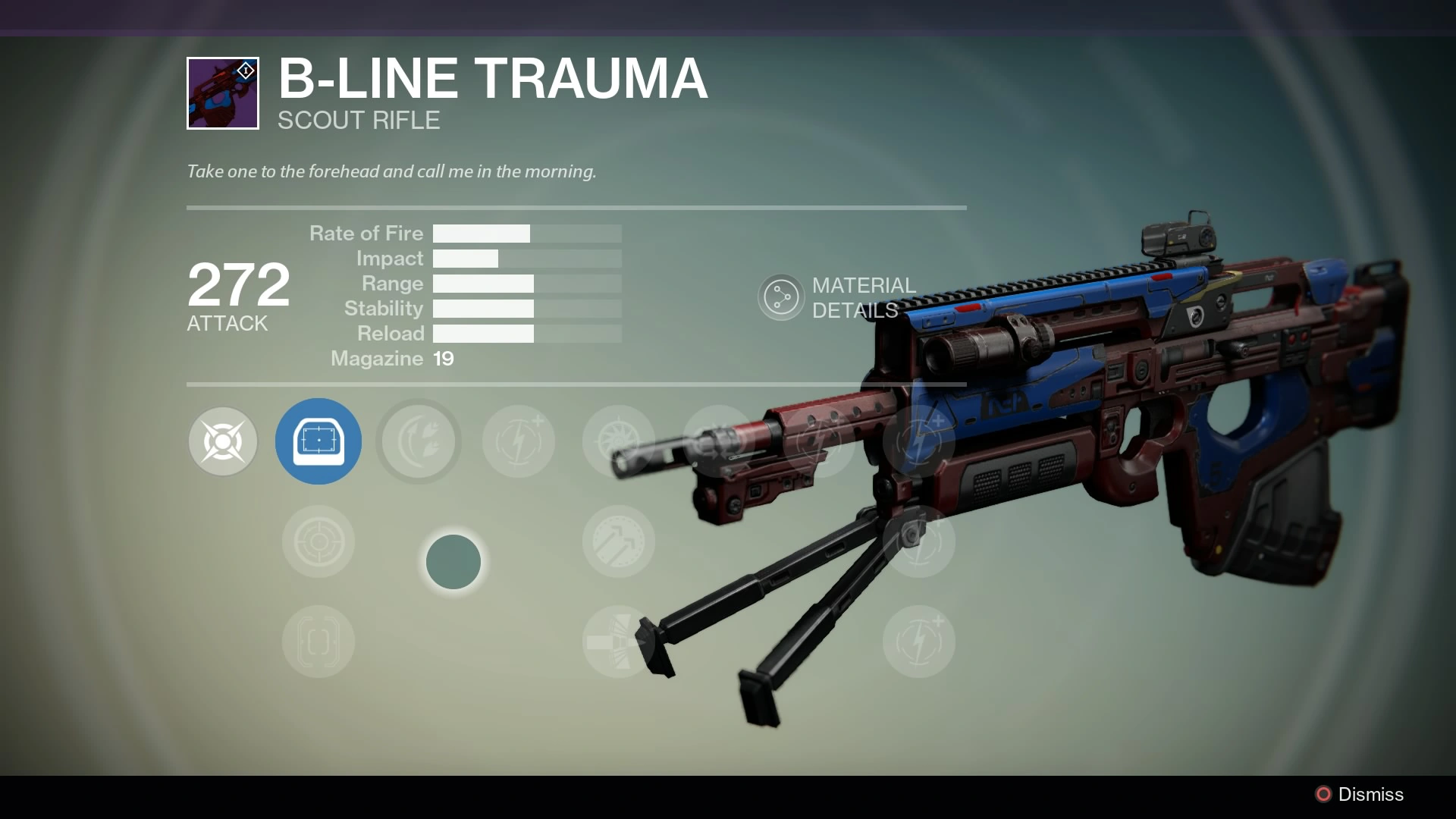Click the empty teal upgrade node
The image size is (1456, 819).
tap(453, 561)
